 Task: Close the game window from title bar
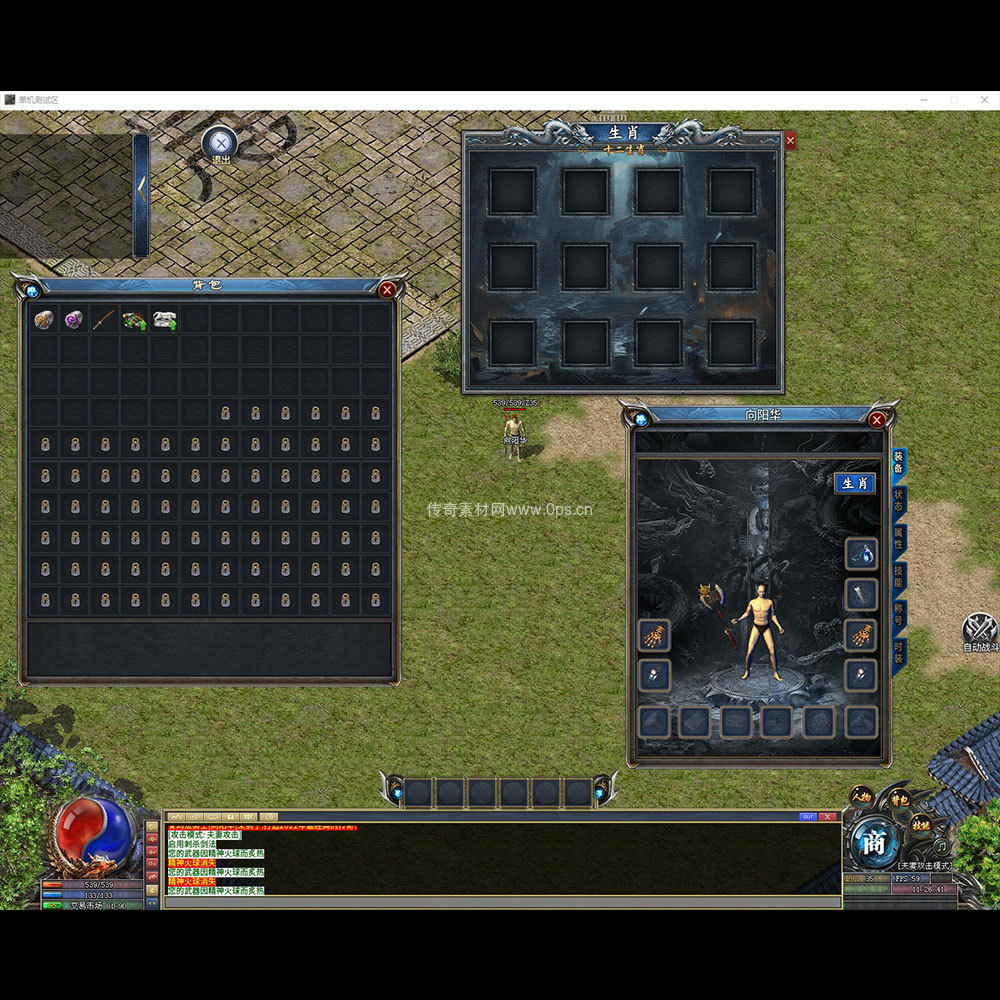982,100
